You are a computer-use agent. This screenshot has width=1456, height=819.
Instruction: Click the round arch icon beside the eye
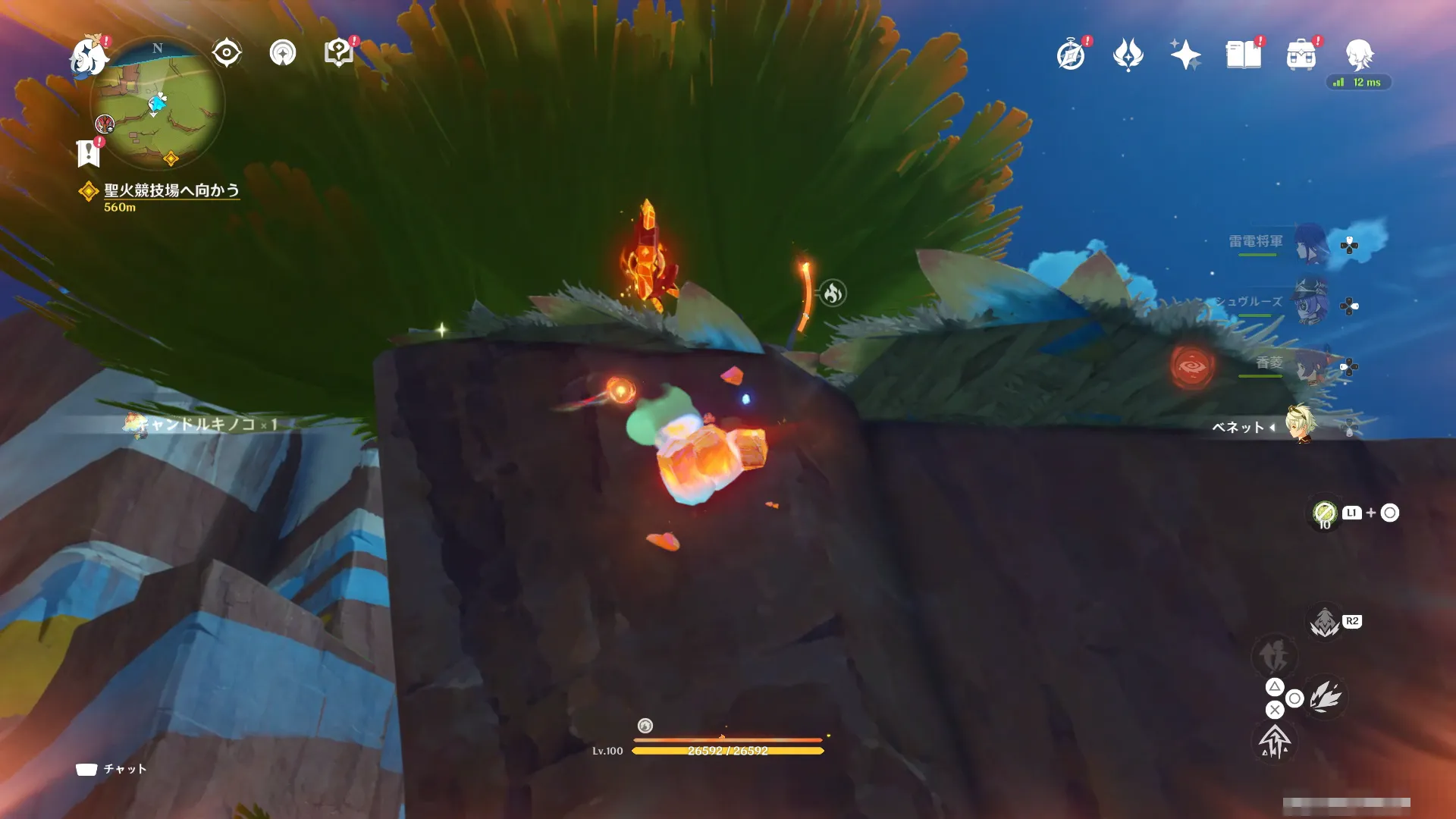pyautogui.click(x=283, y=53)
